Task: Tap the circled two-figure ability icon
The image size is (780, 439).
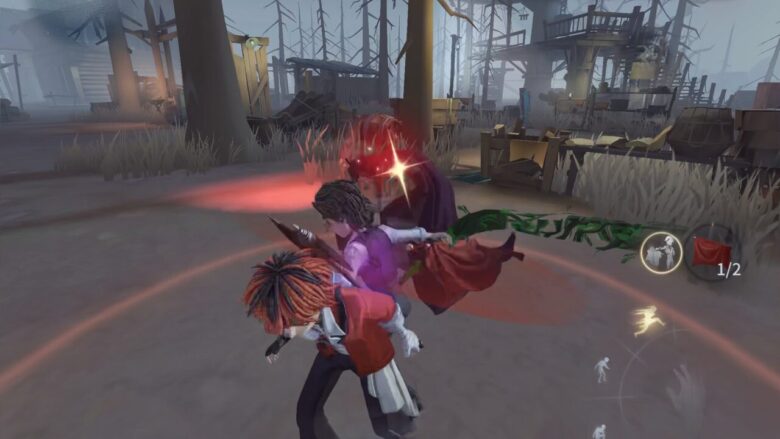Action: [660, 252]
